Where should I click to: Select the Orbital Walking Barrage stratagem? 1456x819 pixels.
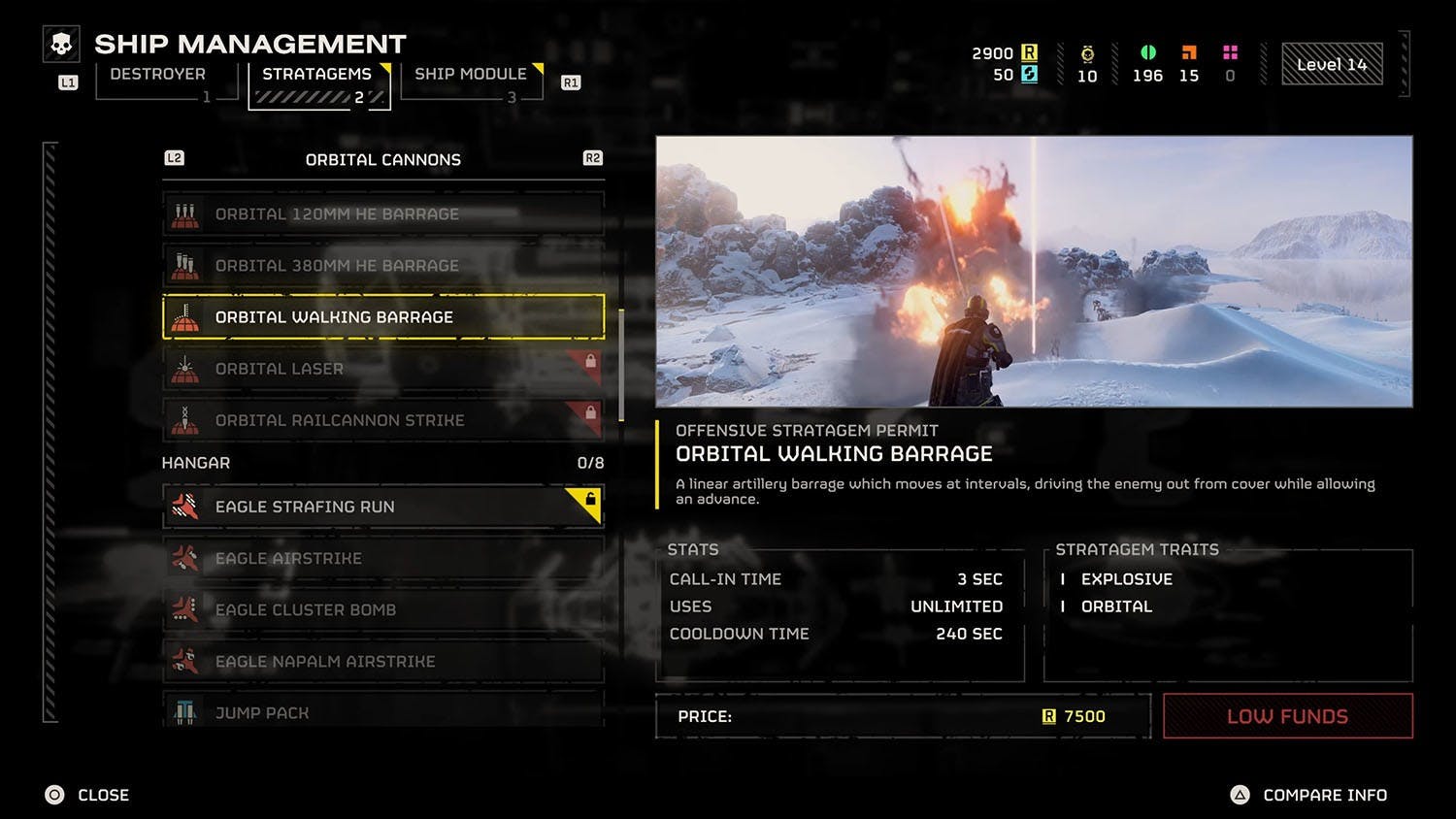[x=383, y=317]
